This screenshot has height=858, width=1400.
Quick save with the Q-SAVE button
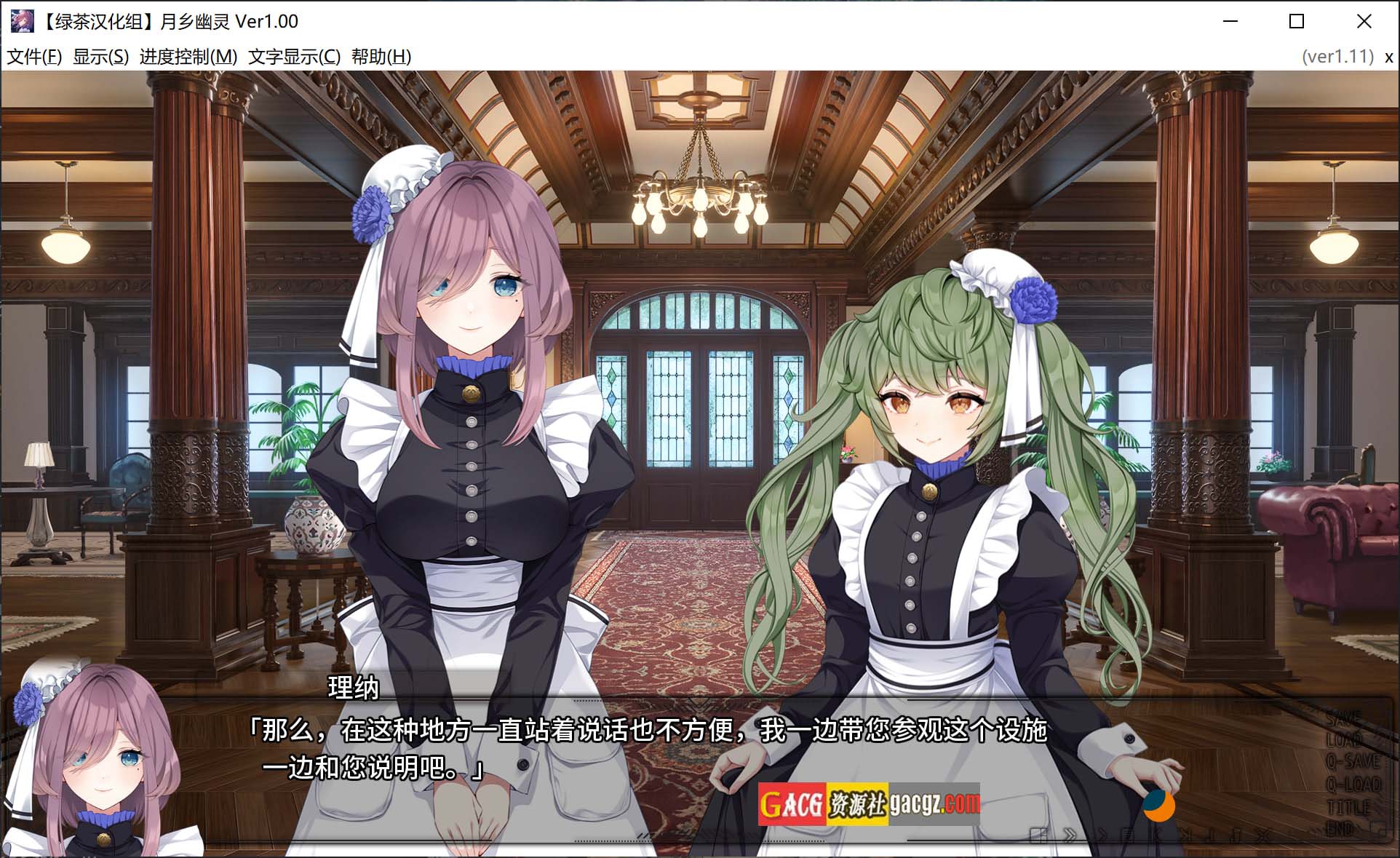point(1352,762)
